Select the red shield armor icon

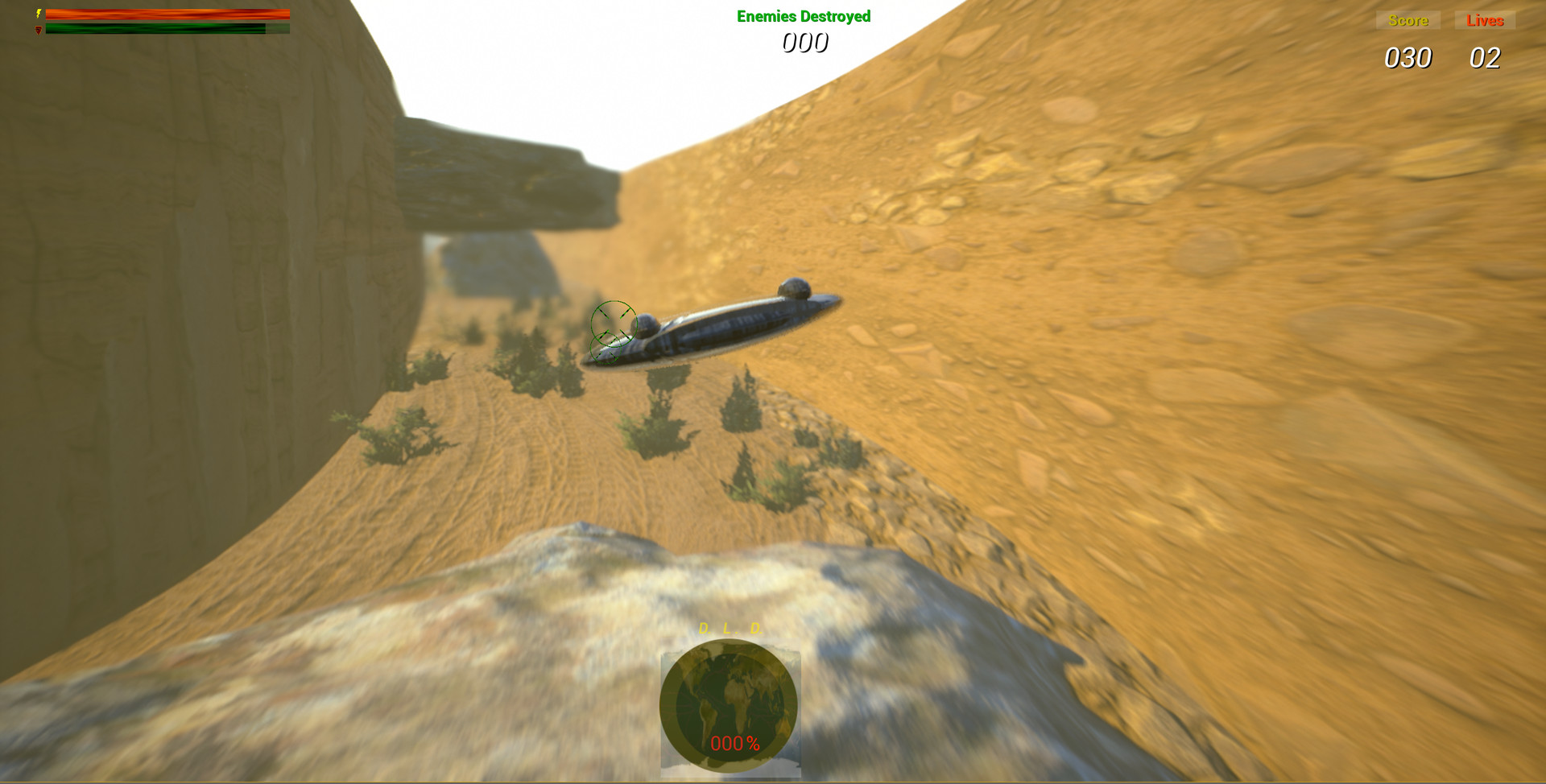[x=38, y=29]
